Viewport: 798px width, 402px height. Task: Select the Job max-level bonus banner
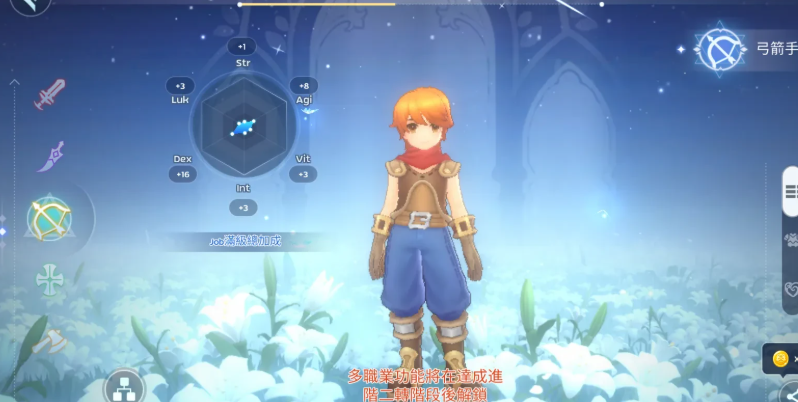point(246,241)
